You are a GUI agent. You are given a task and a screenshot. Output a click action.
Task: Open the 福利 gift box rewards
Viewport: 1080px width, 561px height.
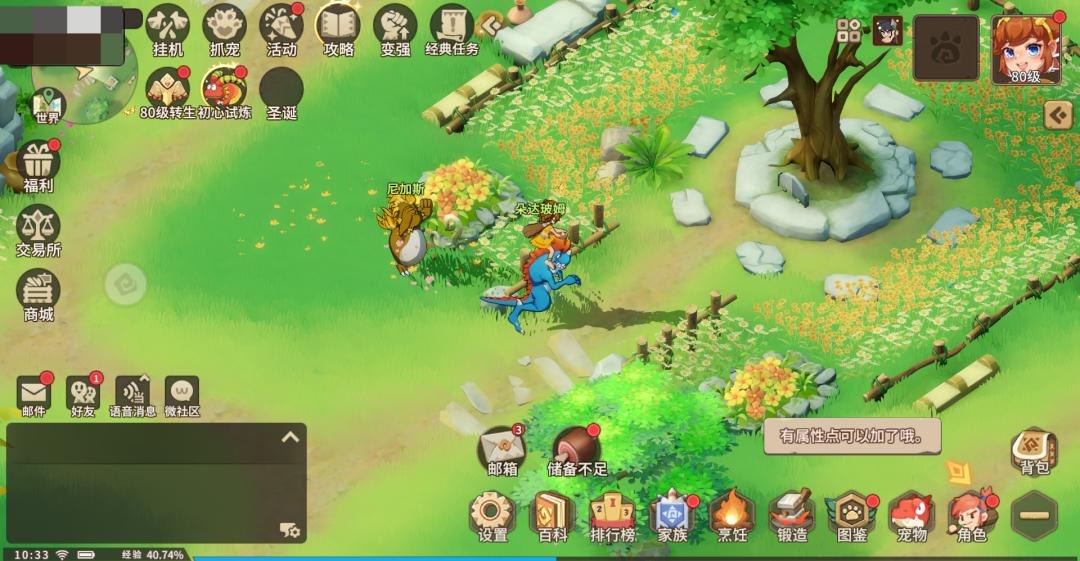(39, 163)
